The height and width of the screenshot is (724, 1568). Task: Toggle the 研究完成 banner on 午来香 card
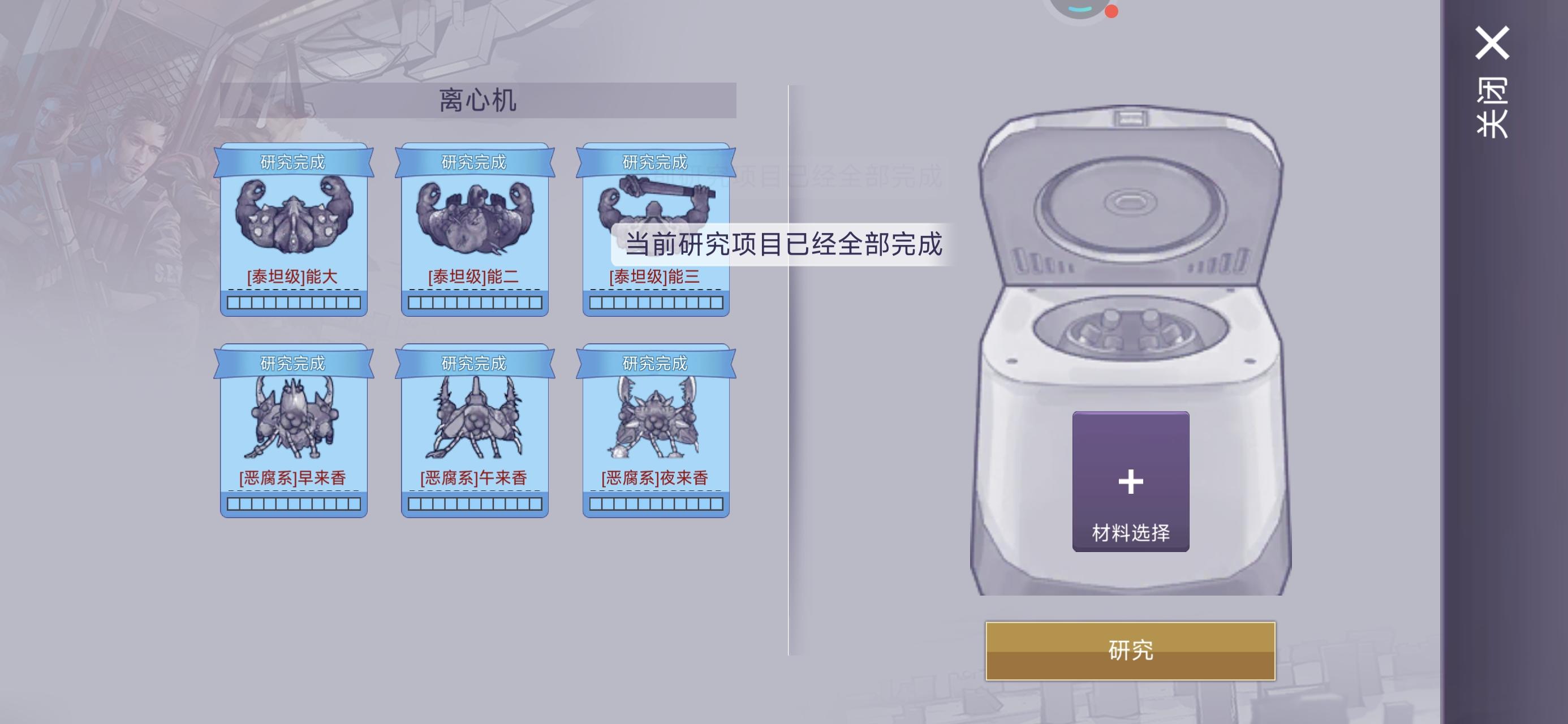click(475, 364)
